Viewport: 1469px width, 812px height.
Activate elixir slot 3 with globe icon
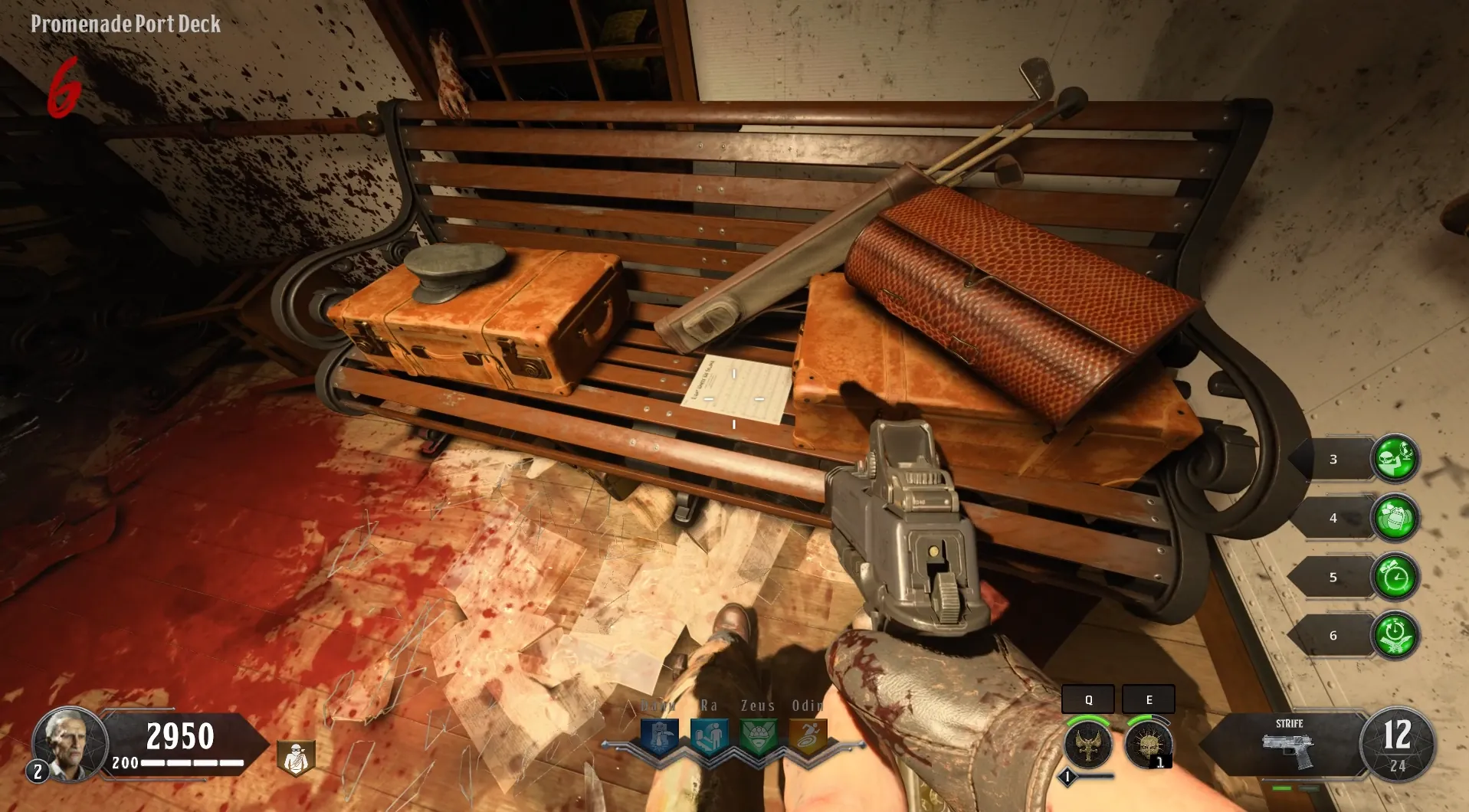(x=1395, y=459)
